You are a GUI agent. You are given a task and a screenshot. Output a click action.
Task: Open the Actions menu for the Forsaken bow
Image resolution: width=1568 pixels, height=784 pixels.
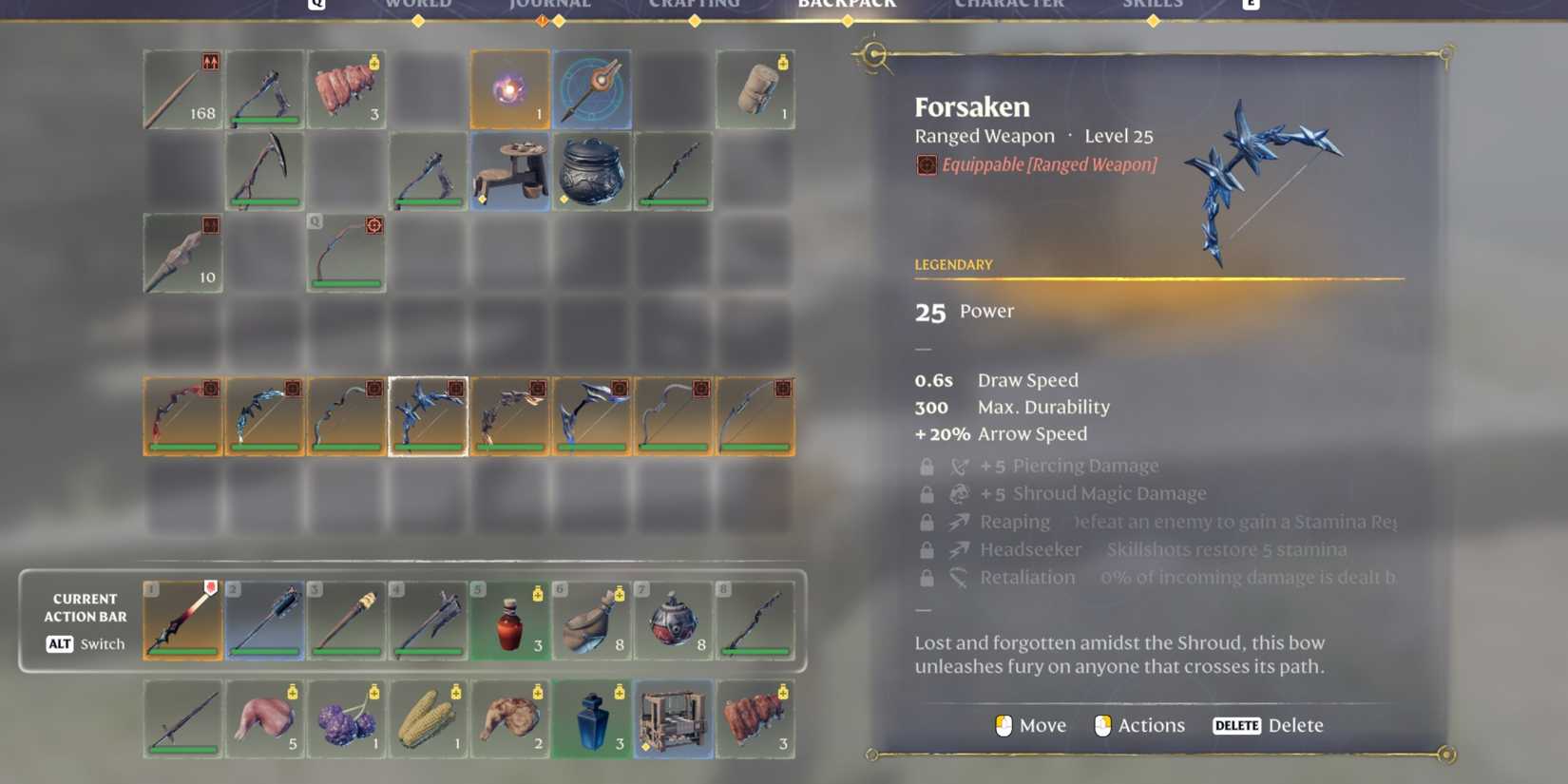(x=1139, y=725)
